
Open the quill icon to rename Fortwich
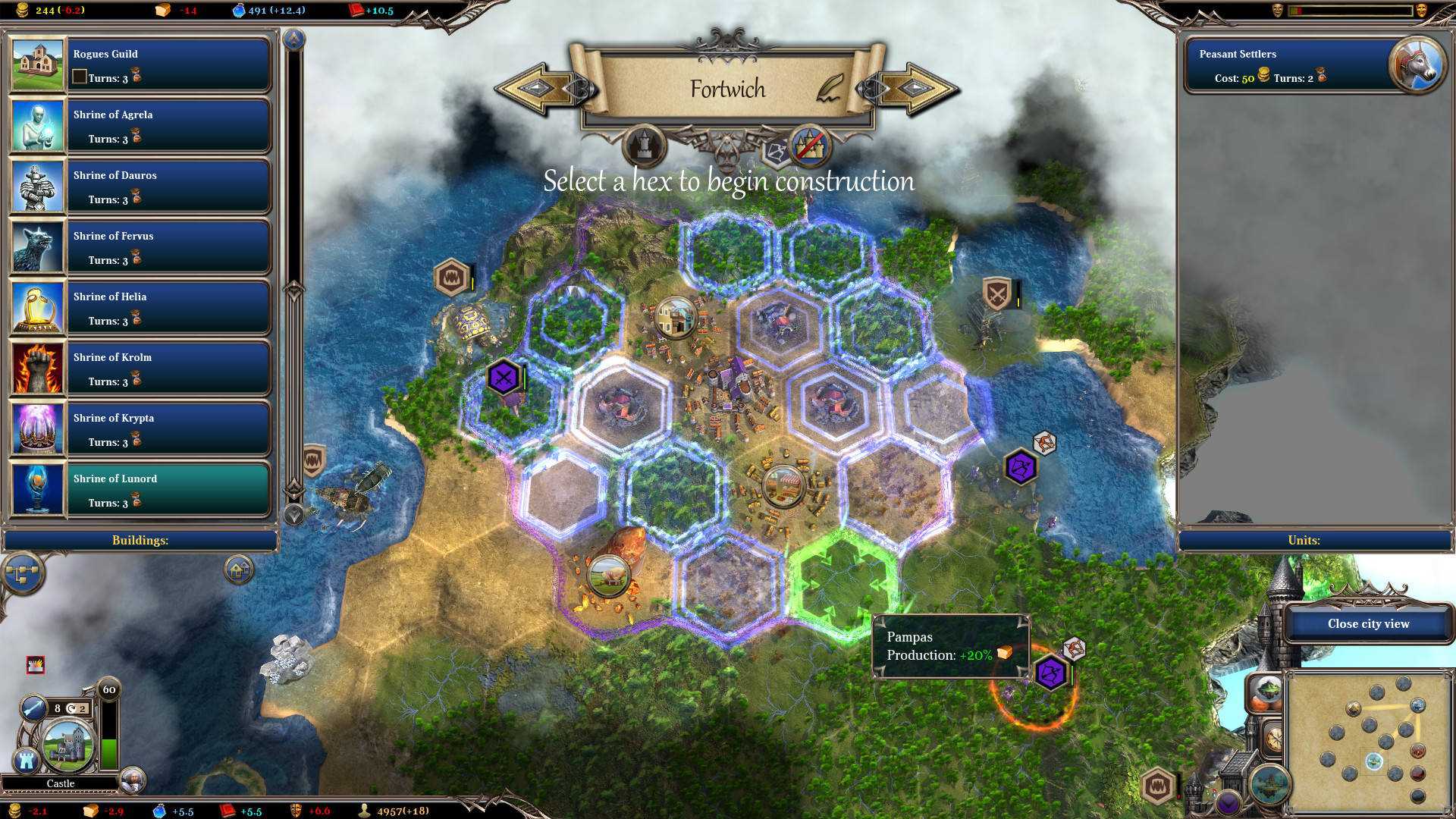tap(828, 89)
